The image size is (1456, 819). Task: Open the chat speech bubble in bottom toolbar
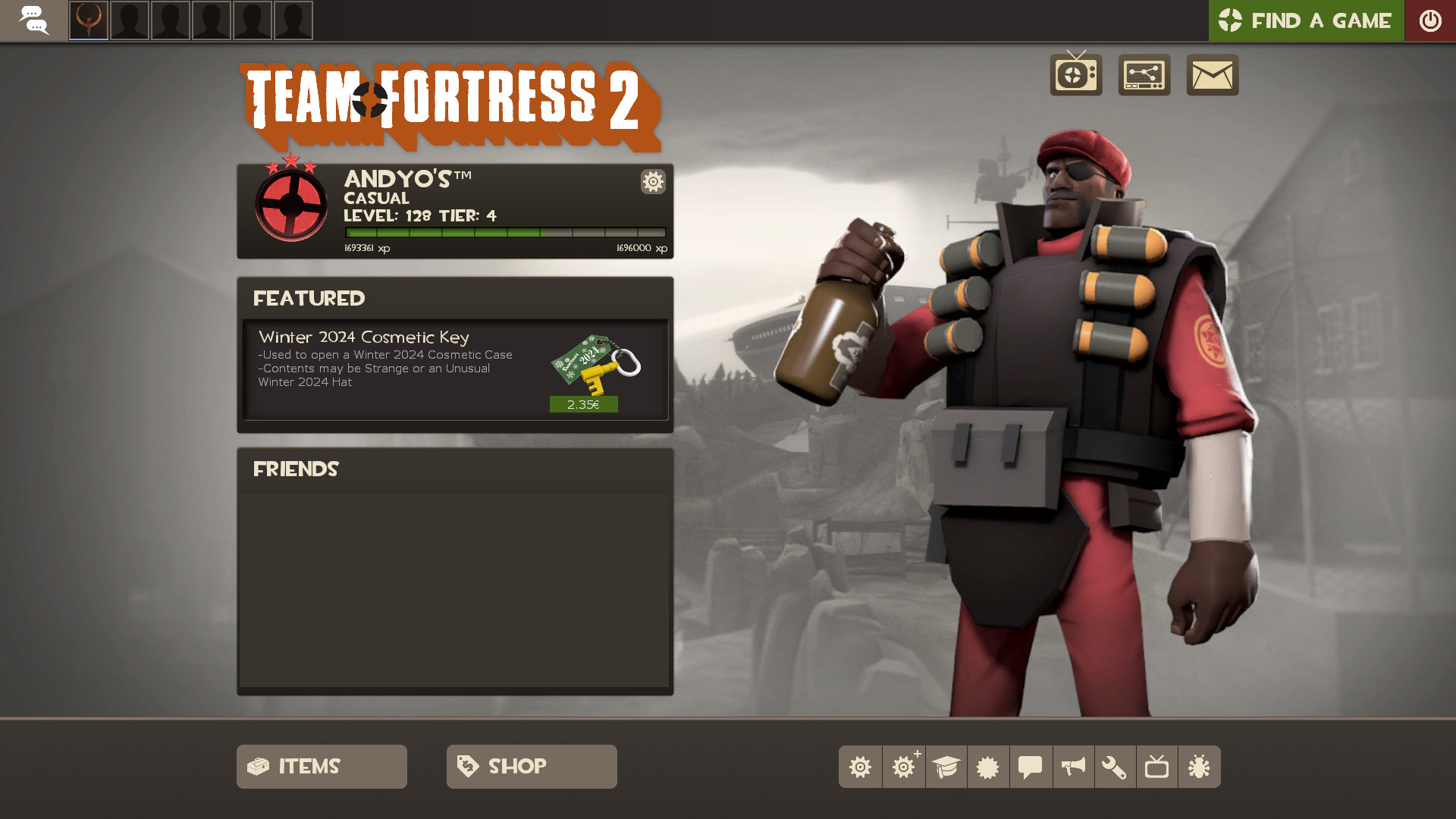(x=1031, y=766)
